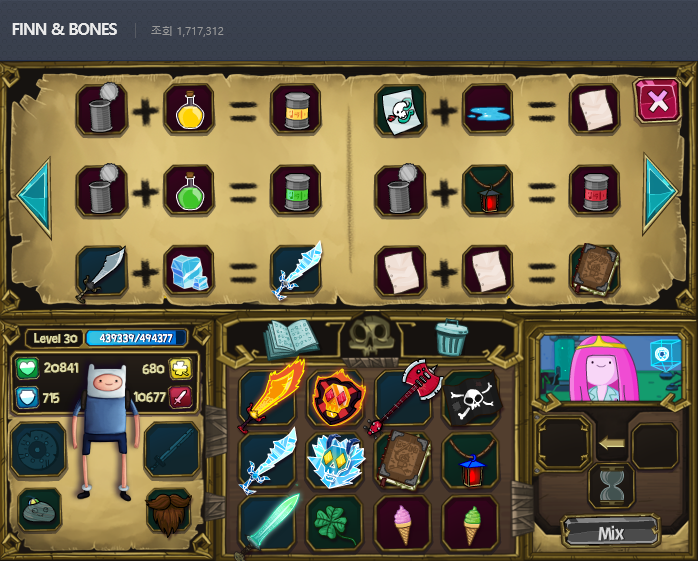Click the trash can icon

click(x=451, y=338)
